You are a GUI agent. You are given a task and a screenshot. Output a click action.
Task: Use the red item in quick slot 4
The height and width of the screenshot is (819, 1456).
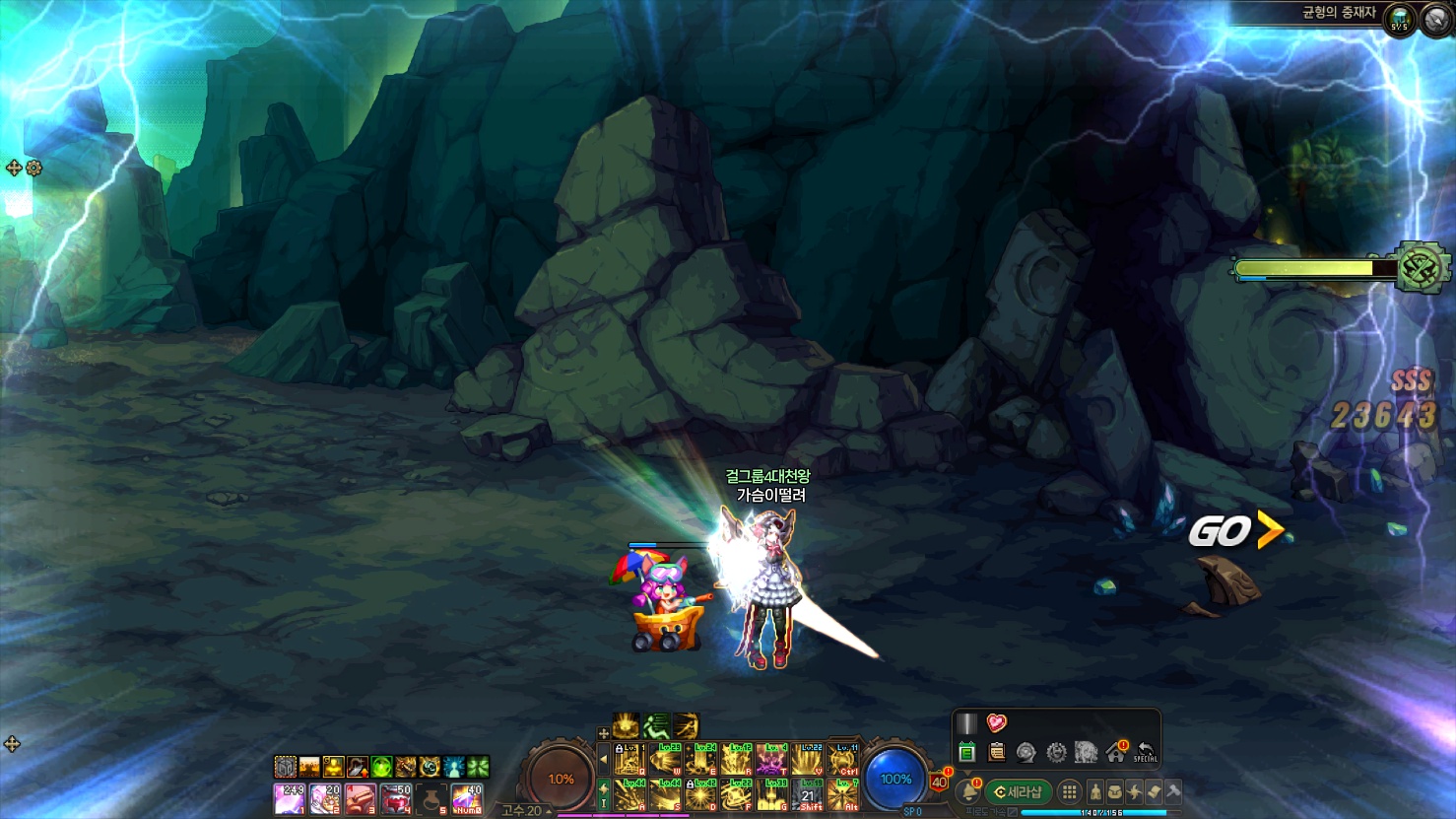(x=395, y=798)
